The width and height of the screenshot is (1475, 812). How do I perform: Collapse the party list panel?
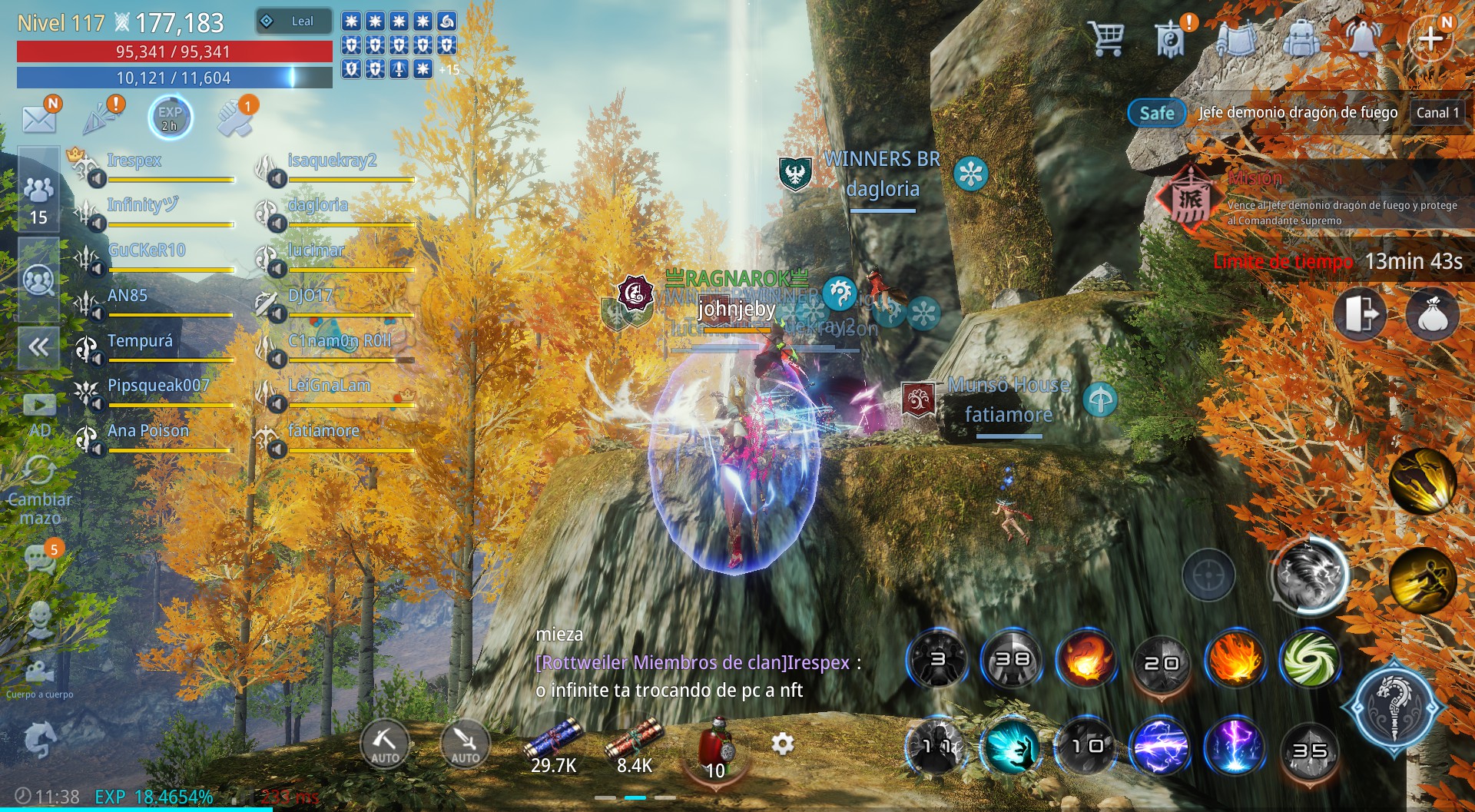(x=38, y=347)
